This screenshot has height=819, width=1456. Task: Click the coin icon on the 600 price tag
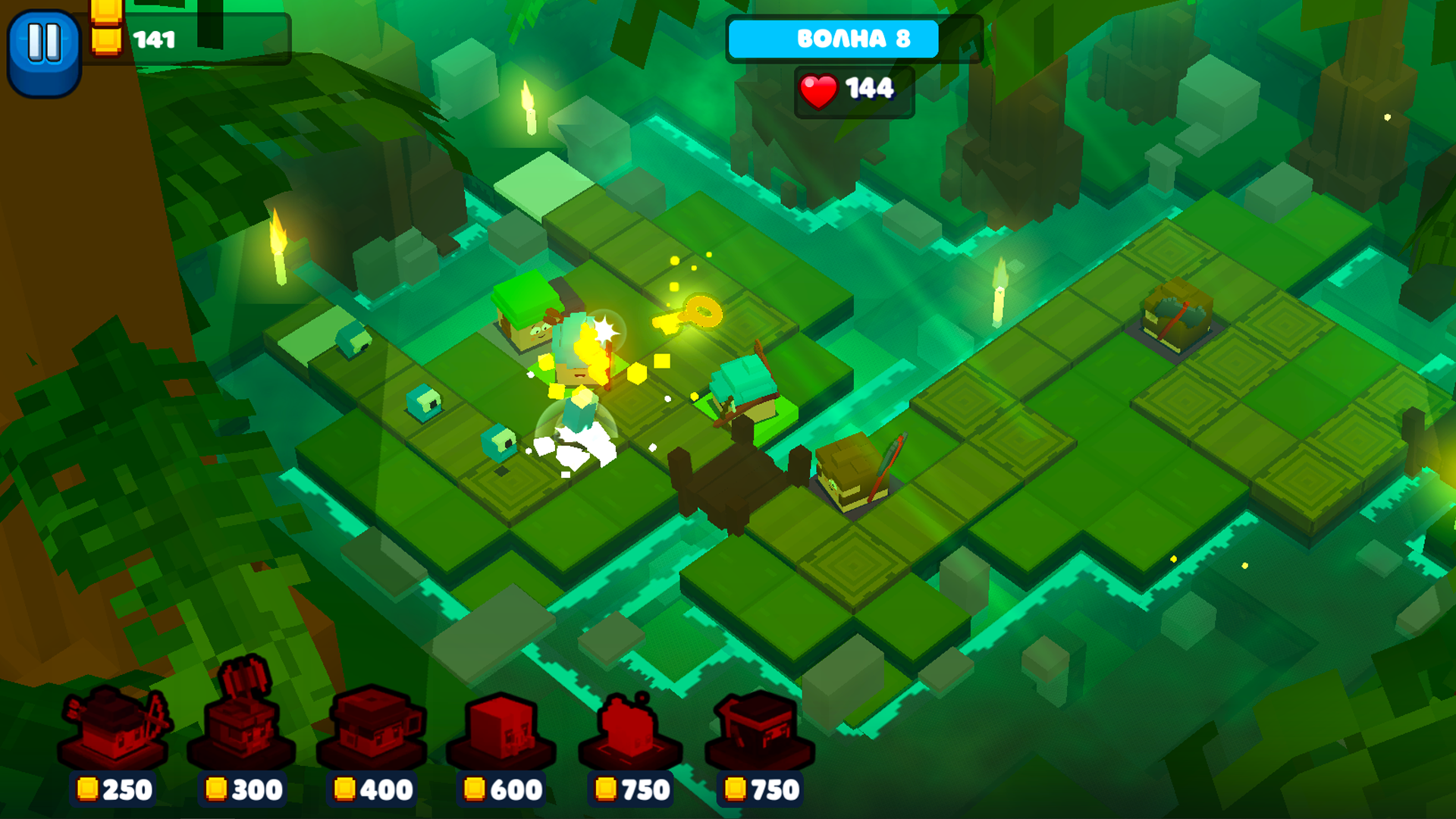[474, 789]
